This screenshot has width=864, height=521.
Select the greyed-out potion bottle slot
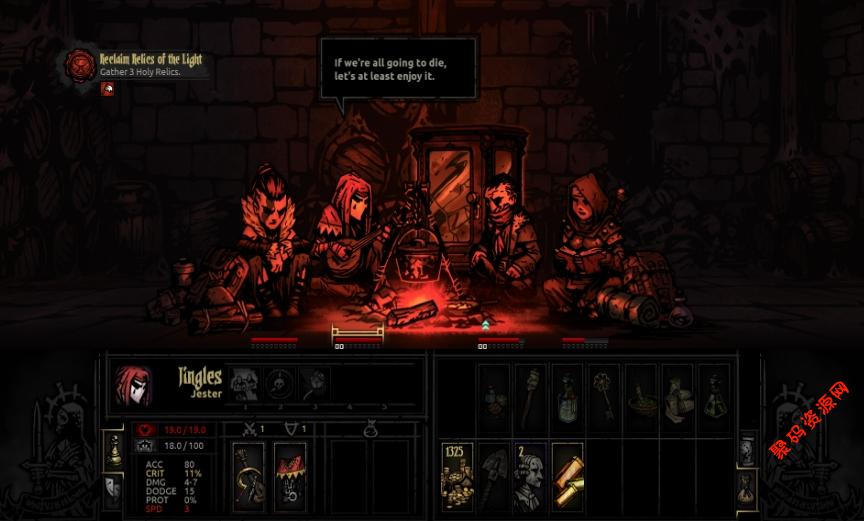coord(567,398)
